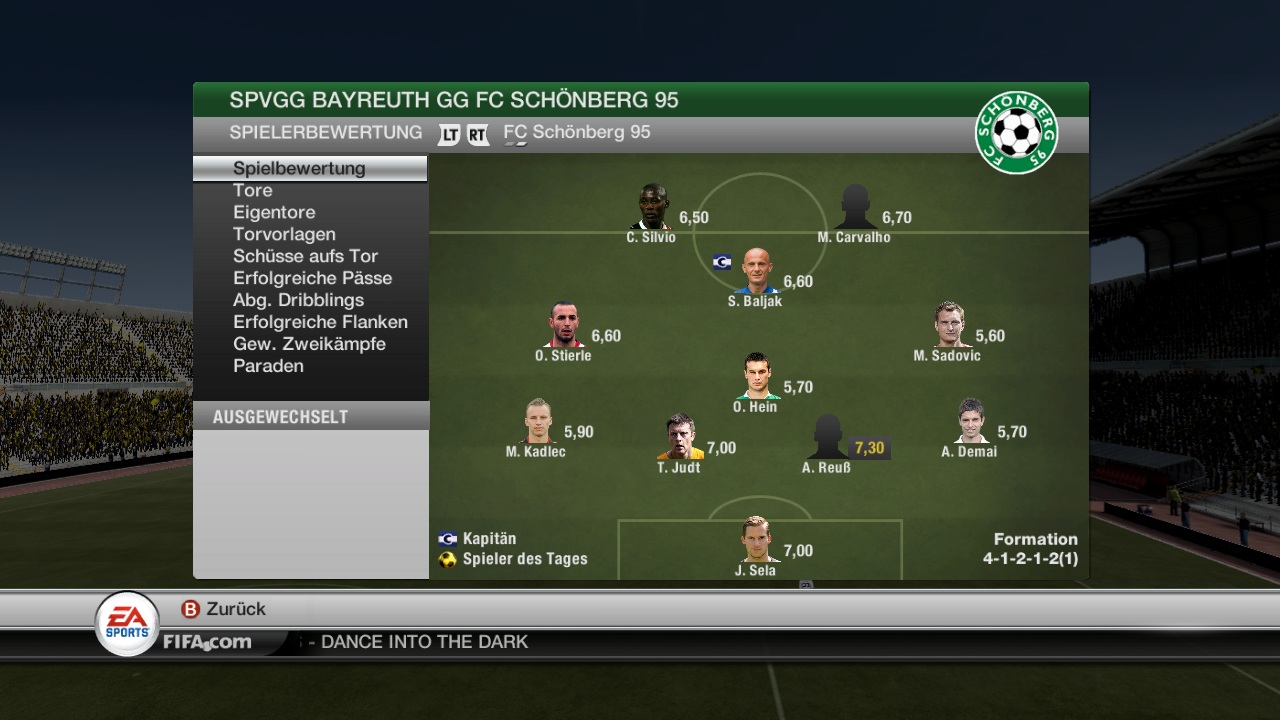Select midfielder O. Hein
1280x720 pixels.
click(x=757, y=377)
